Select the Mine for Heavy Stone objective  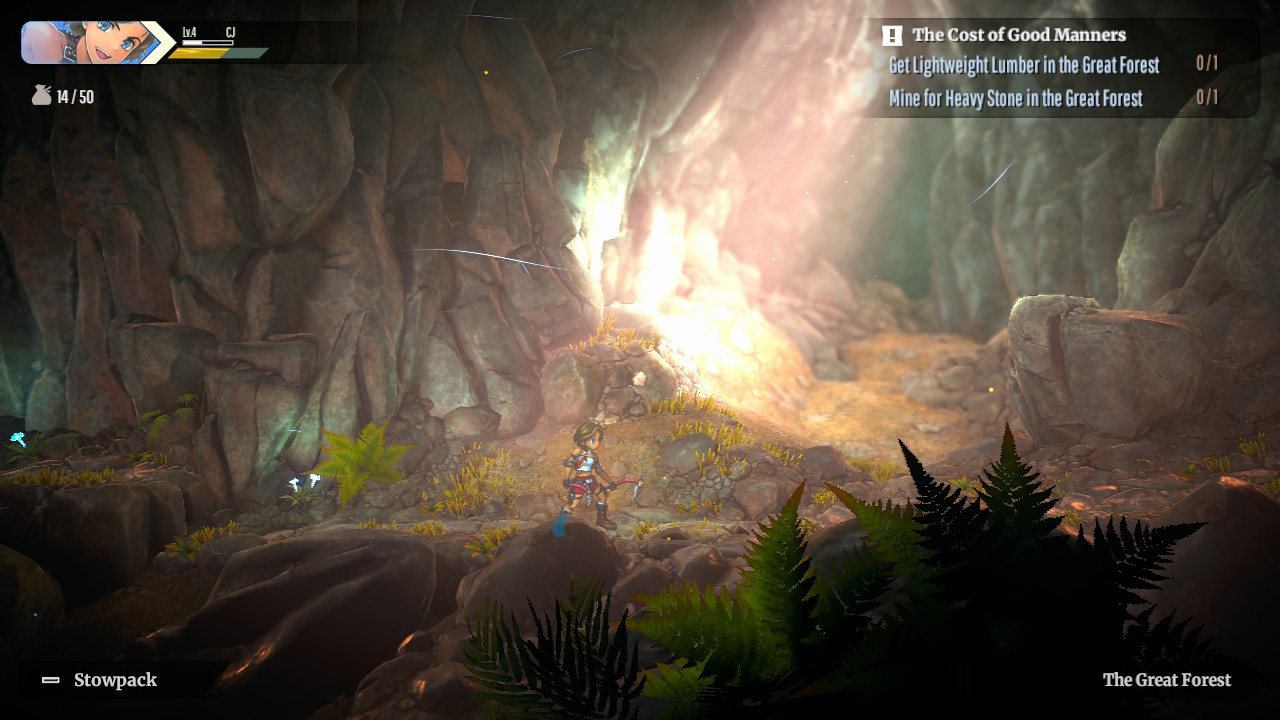[1015, 98]
